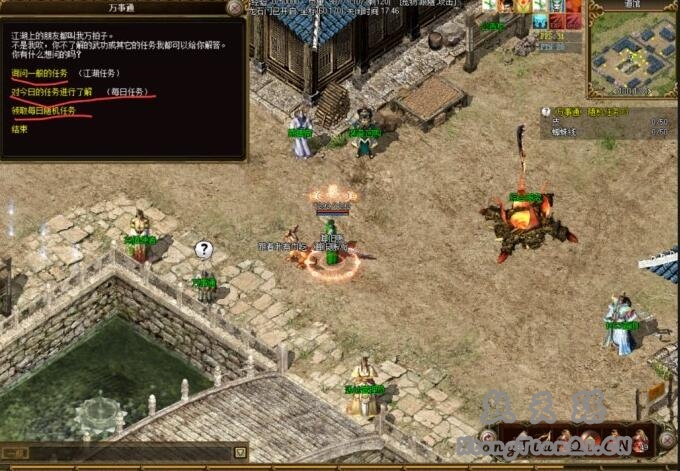Select the 对今日的任务进行了解 dialogue option
Viewport: 680px width, 471px height.
(x=52, y=91)
